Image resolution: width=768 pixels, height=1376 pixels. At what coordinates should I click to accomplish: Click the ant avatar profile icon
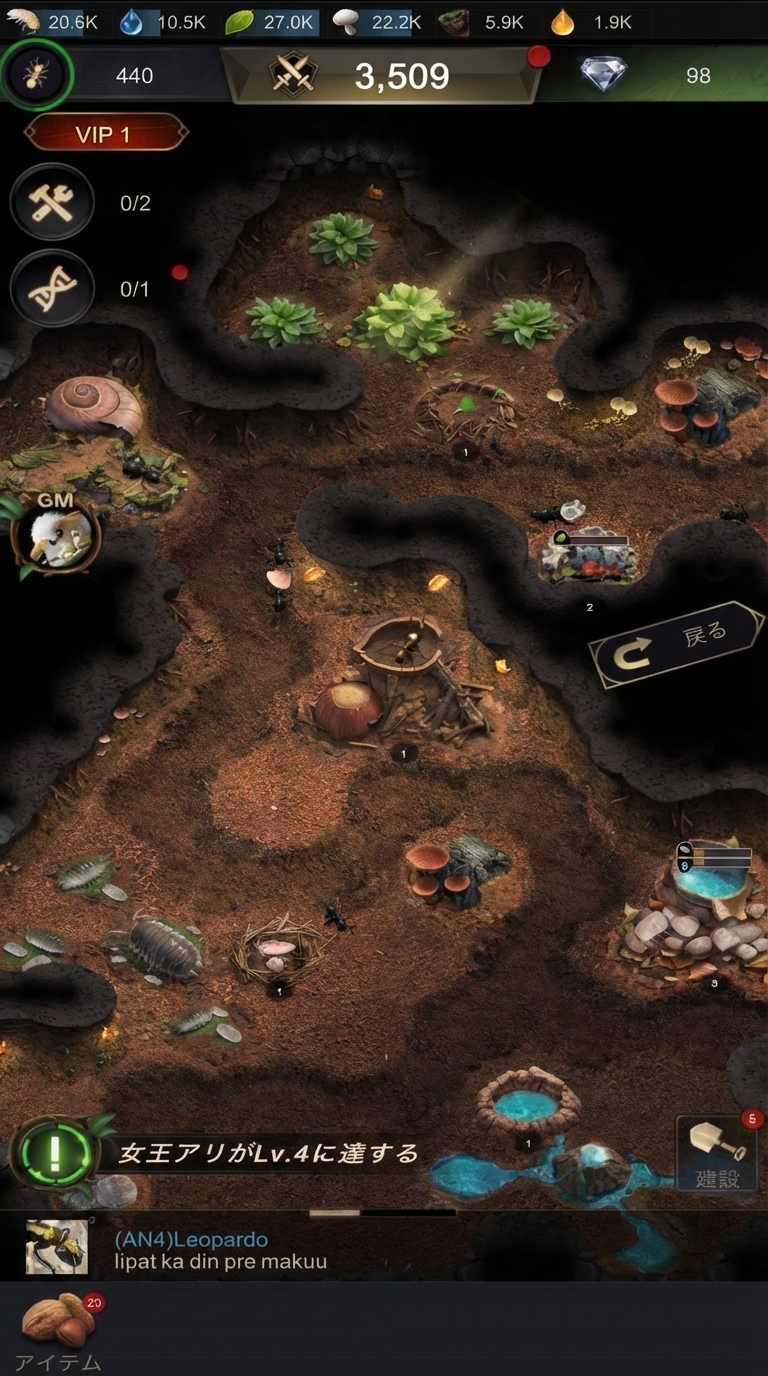pyautogui.click(x=36, y=74)
